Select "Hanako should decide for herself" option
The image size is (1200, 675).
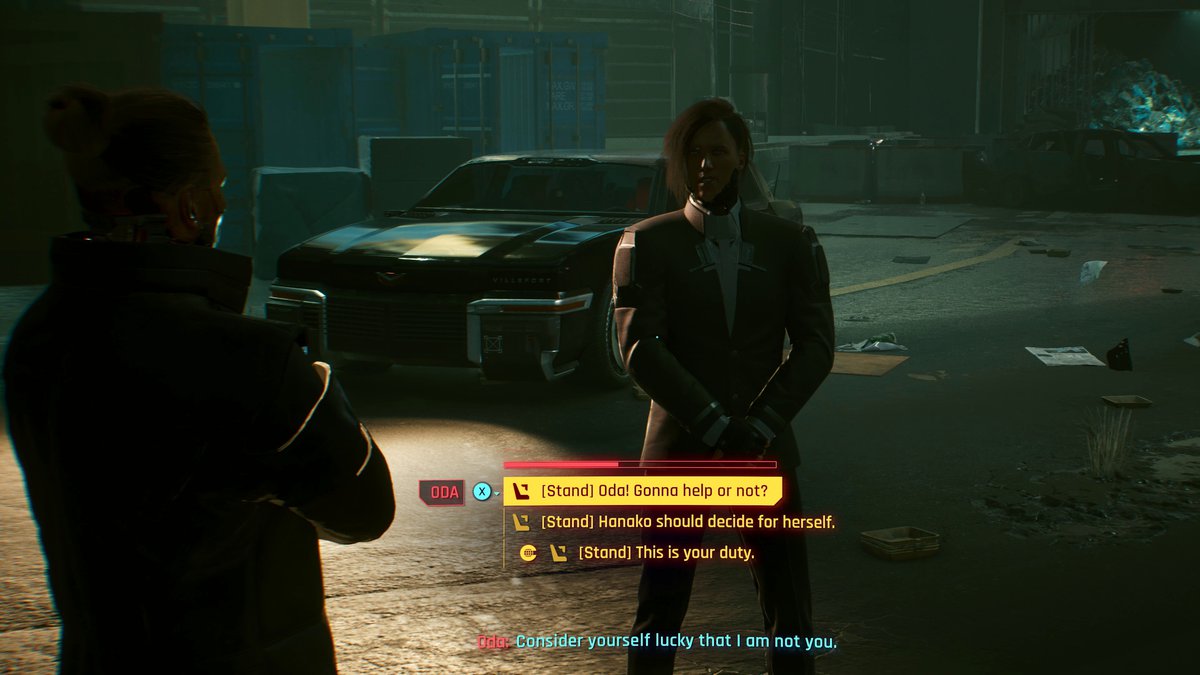point(687,522)
